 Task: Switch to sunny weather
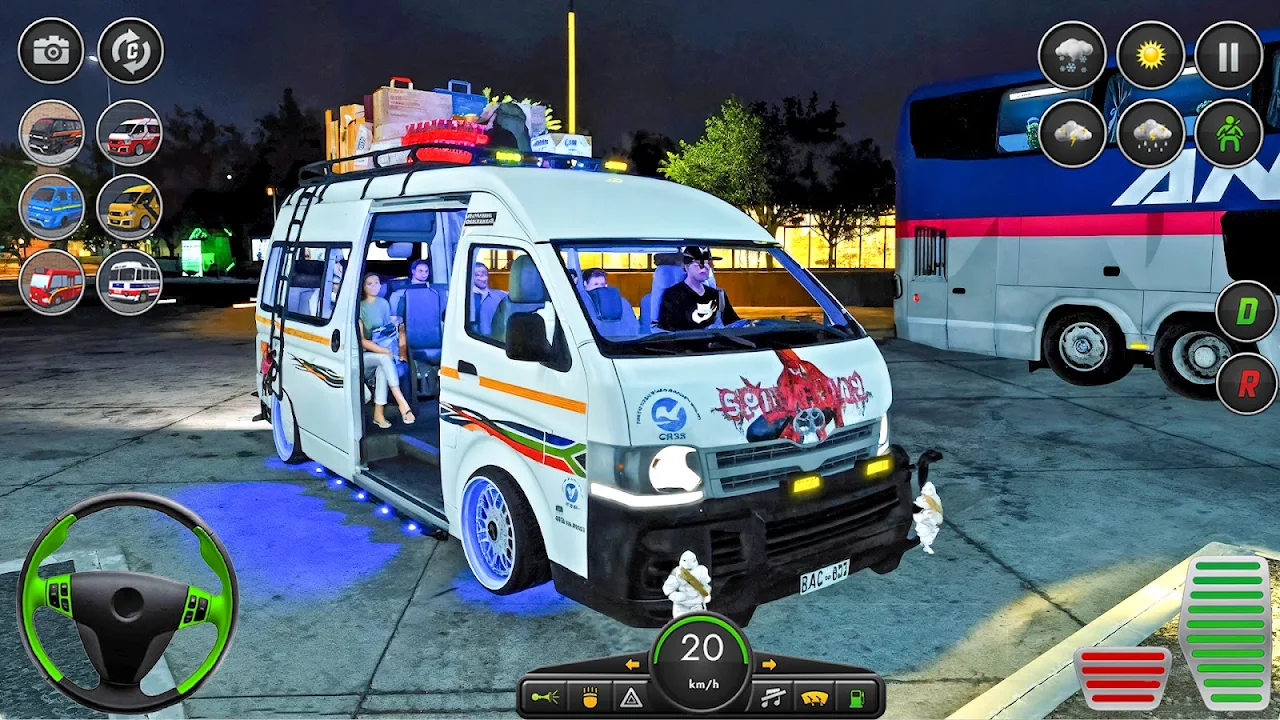tap(1150, 54)
